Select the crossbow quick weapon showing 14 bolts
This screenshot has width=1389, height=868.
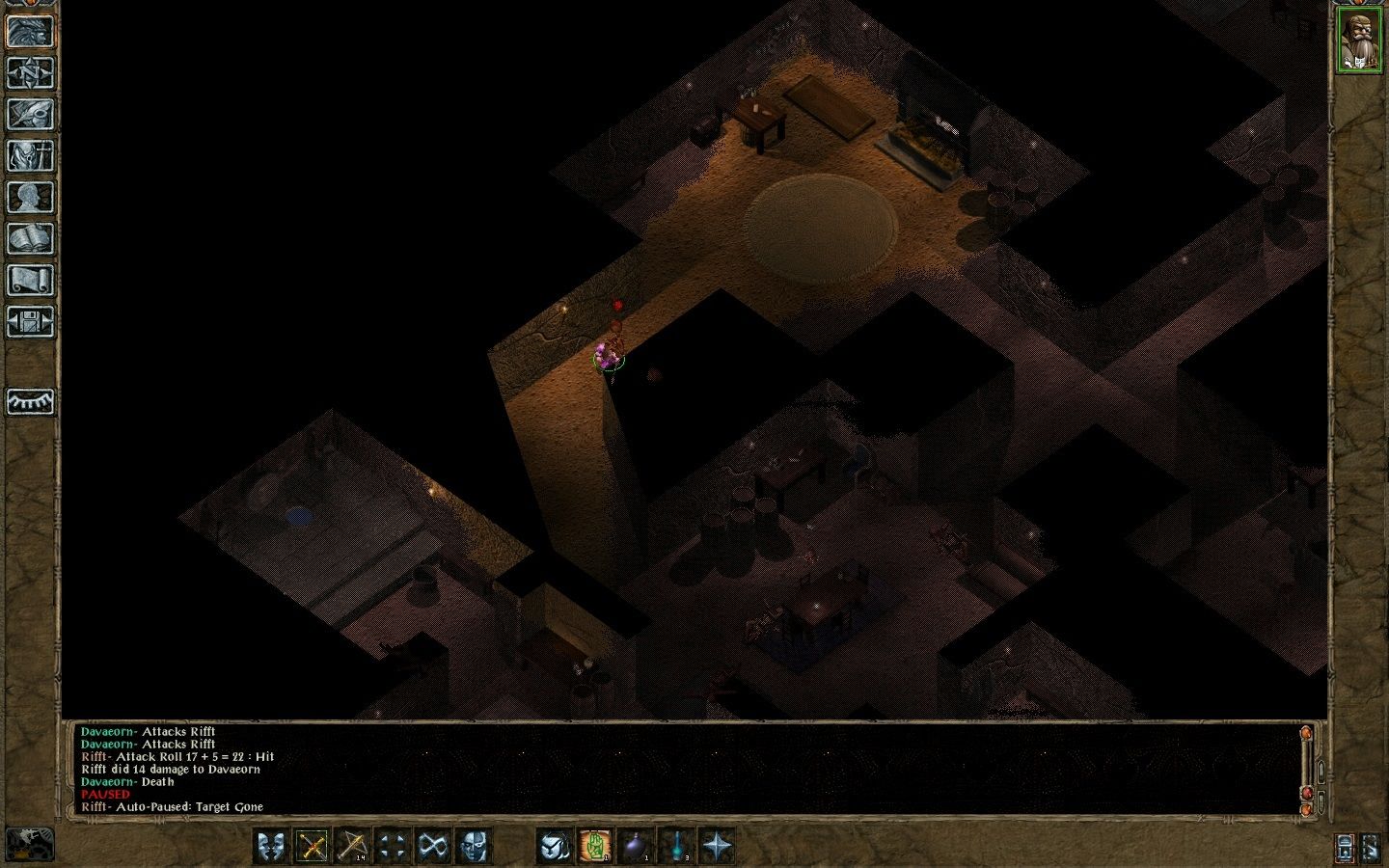pos(354,846)
